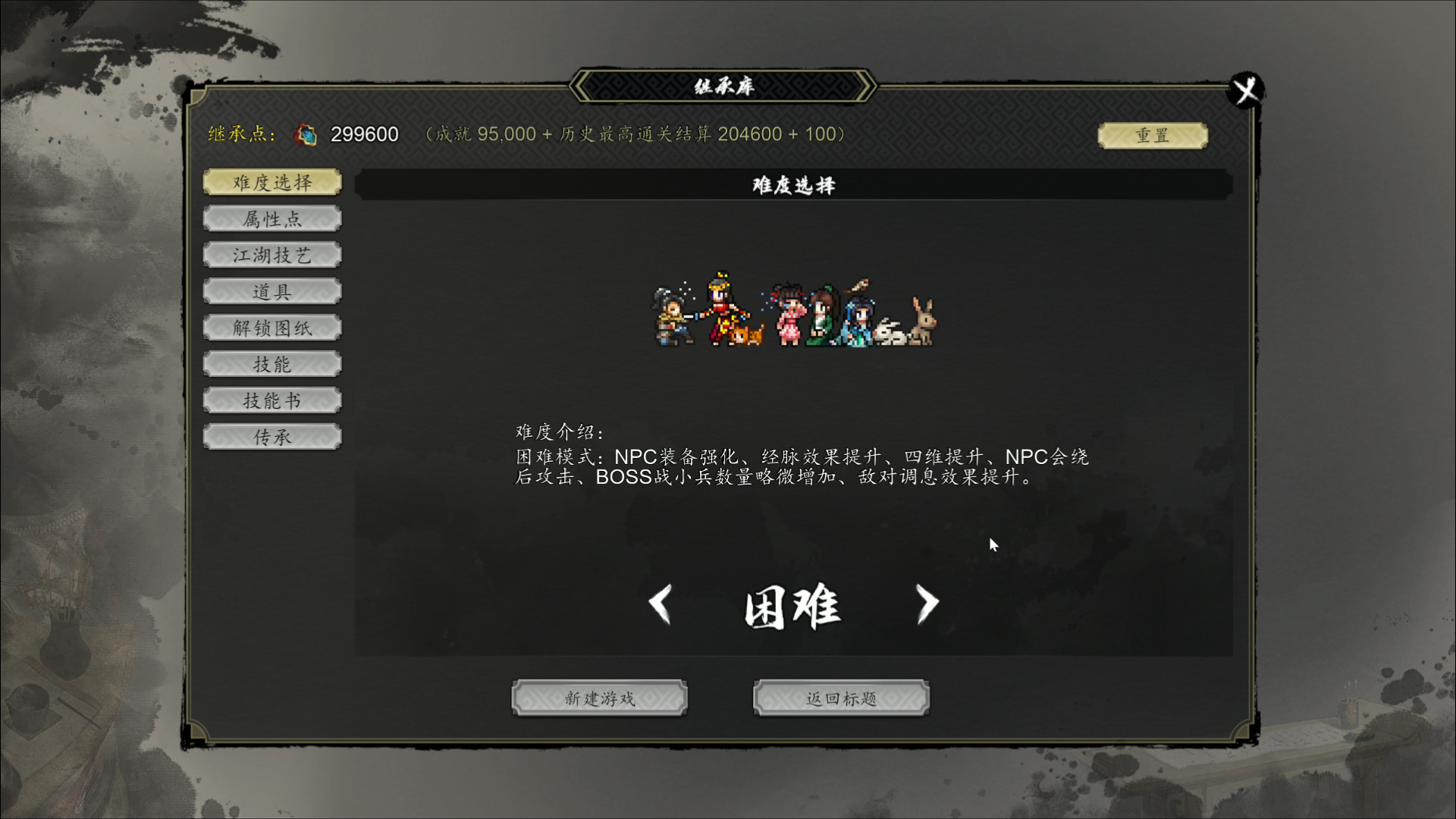1456x819 pixels.
Task: Click the 继承点 currency icon
Action: [305, 133]
